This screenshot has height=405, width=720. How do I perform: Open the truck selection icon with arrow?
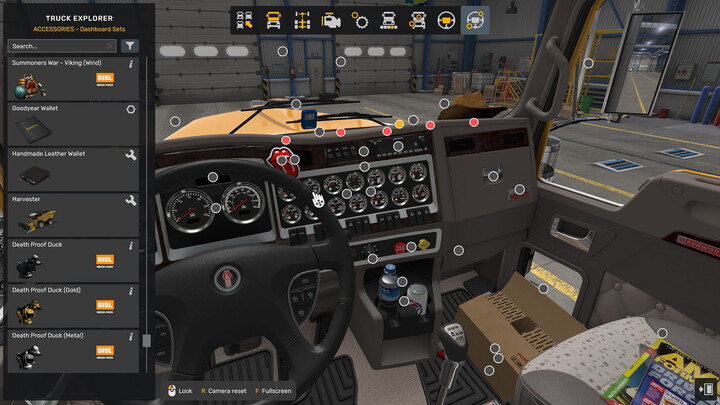pos(246,20)
